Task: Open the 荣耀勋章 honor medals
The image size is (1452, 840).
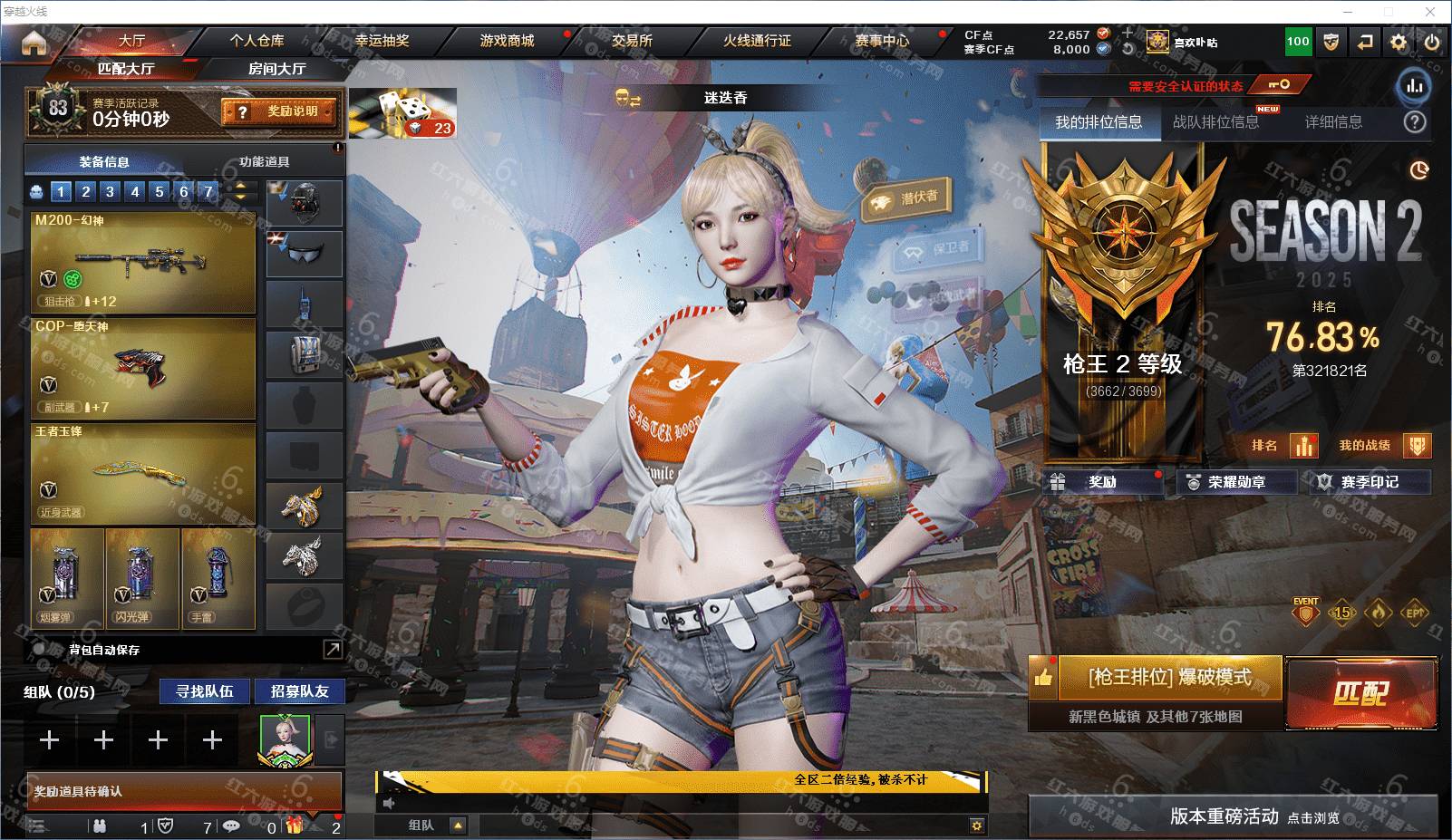Action: (1236, 482)
